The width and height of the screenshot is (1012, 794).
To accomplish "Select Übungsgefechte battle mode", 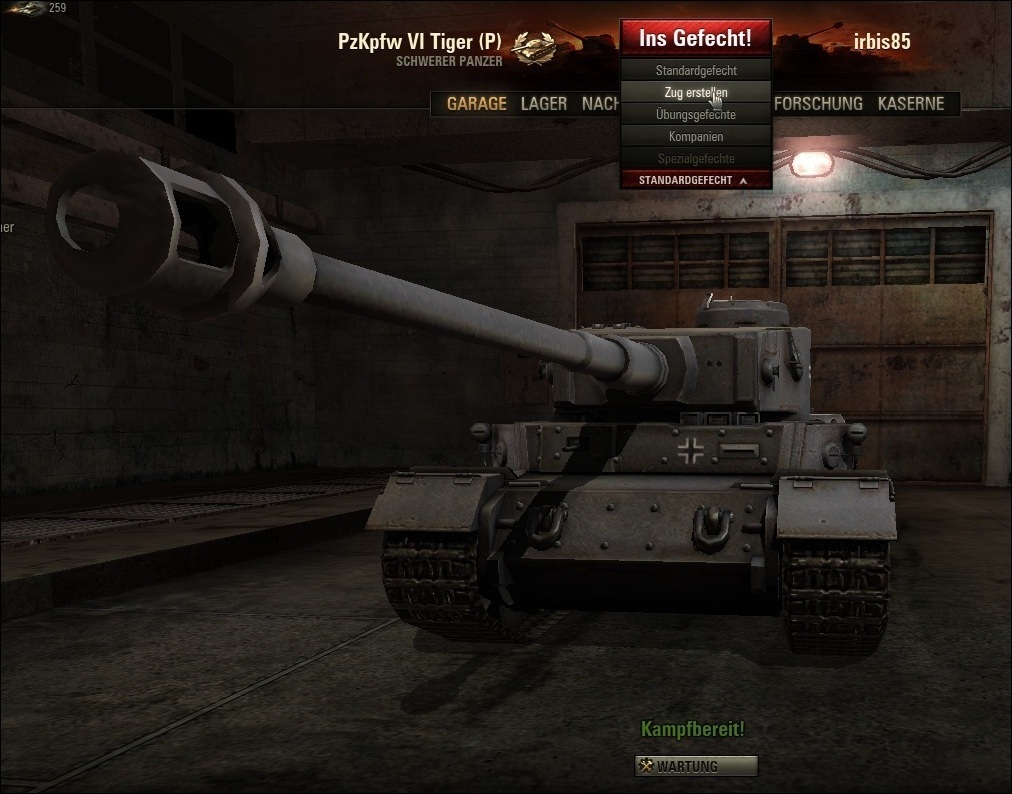I will coord(696,115).
